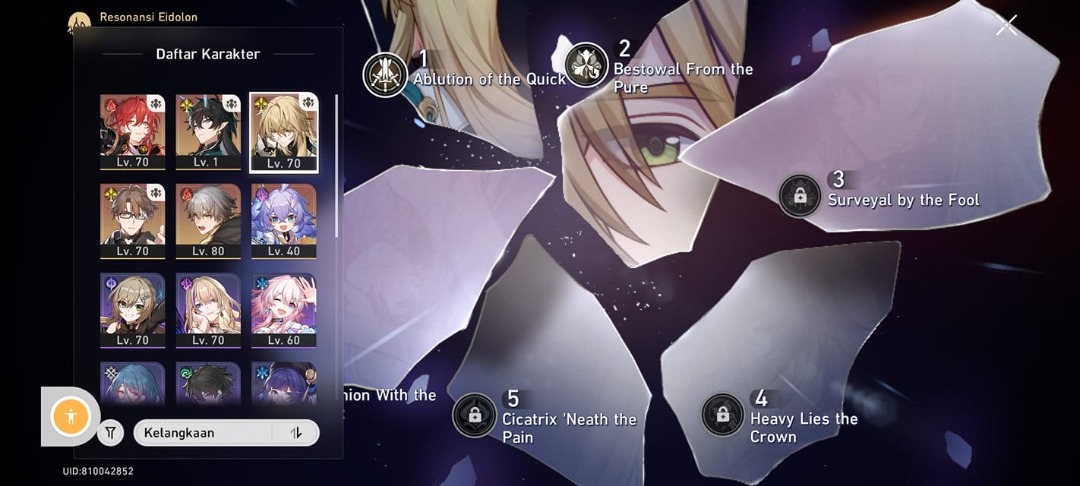Select locked Eidolon 4 Heavy Lies the Crown
This screenshot has height=486, width=1080.
[723, 415]
